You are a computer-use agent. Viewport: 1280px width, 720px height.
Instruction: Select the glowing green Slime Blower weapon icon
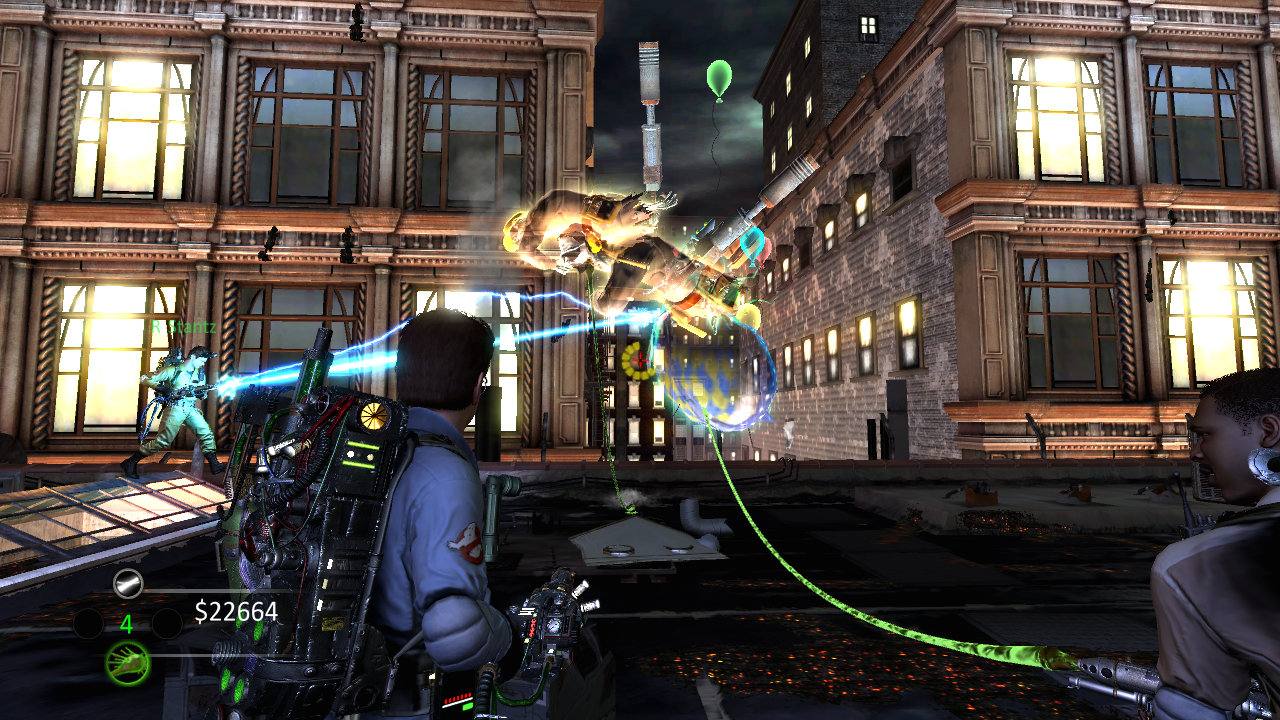[x=128, y=663]
